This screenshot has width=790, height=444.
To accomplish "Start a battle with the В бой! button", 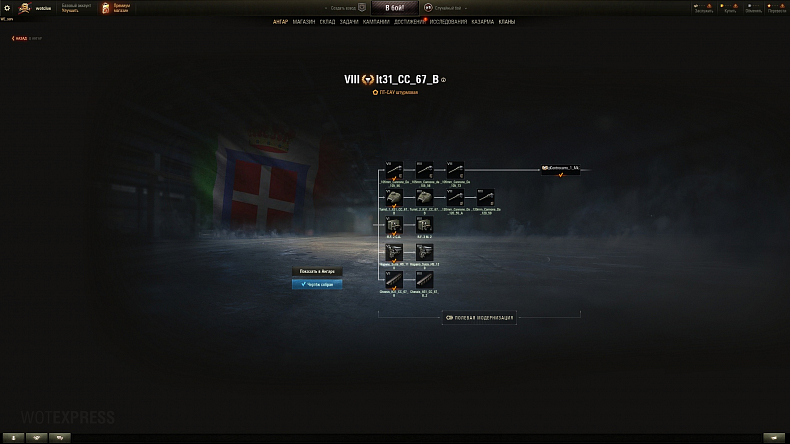I will click(394, 7).
